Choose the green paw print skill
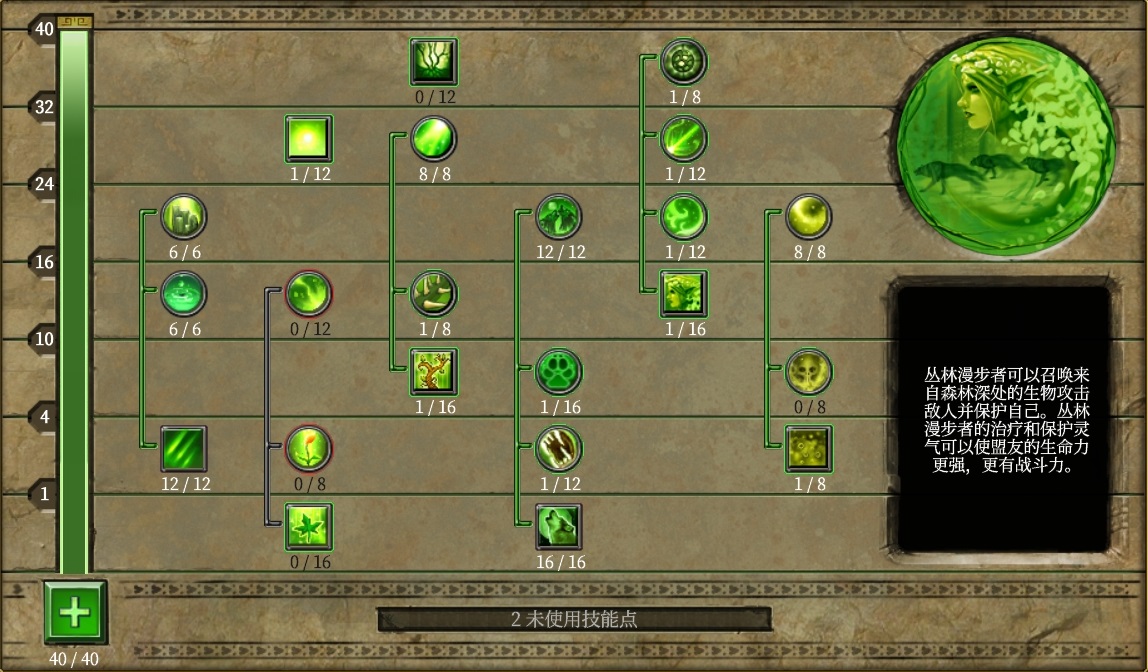This screenshot has width=1148, height=672. [x=559, y=371]
